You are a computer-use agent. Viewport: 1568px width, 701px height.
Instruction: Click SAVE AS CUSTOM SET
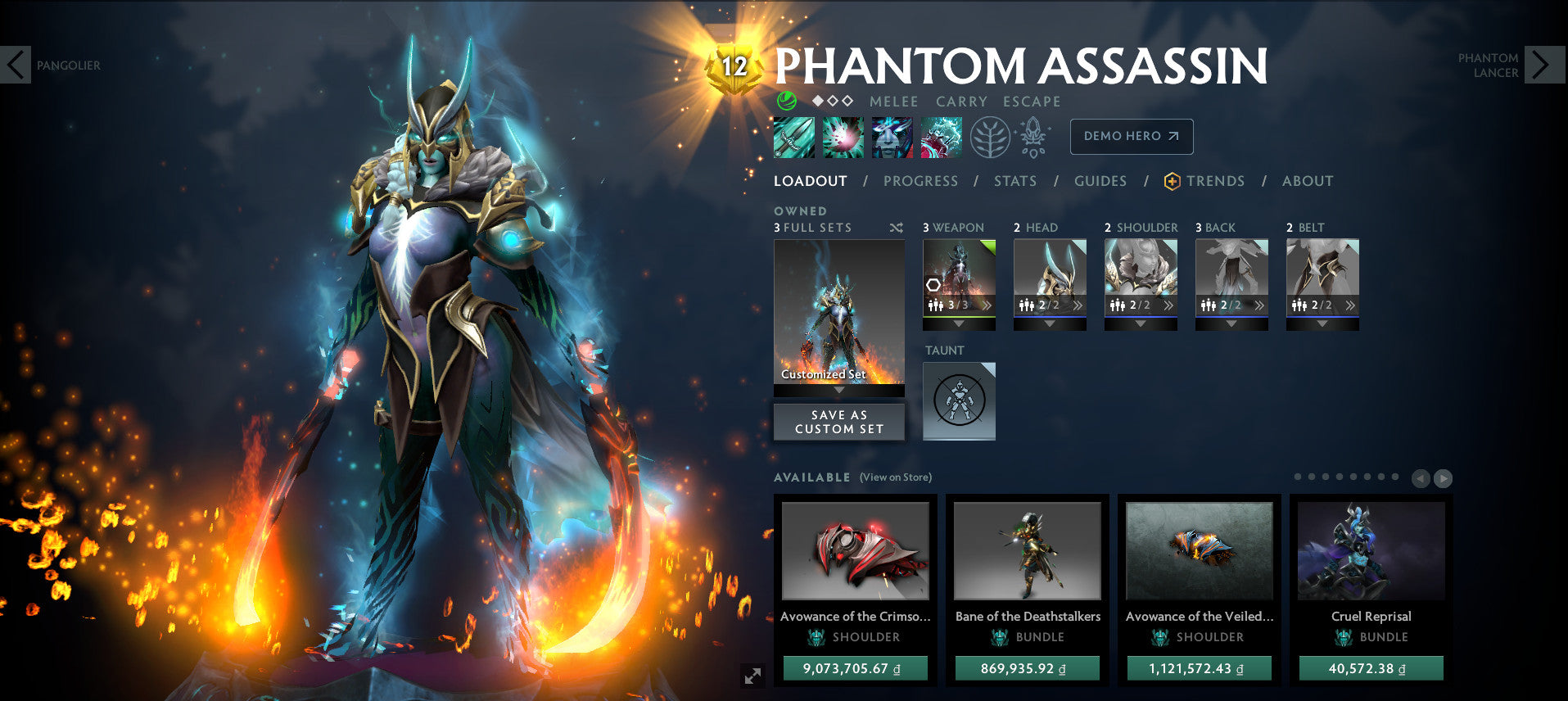coord(838,422)
